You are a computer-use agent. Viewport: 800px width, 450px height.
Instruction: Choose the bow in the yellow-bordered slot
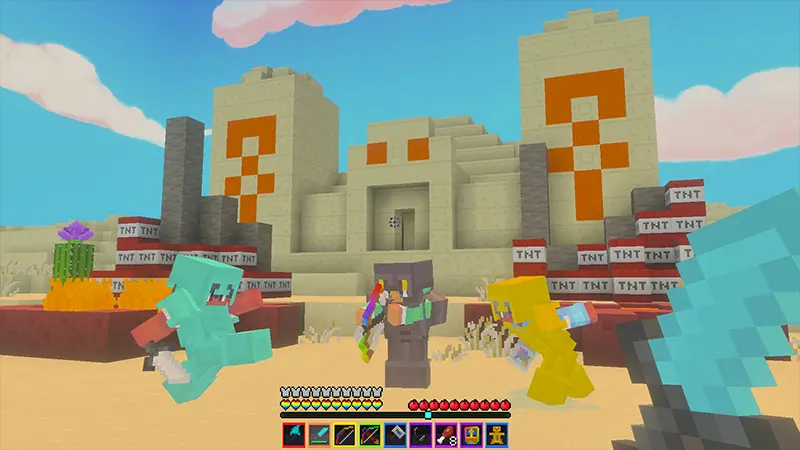coord(343,434)
